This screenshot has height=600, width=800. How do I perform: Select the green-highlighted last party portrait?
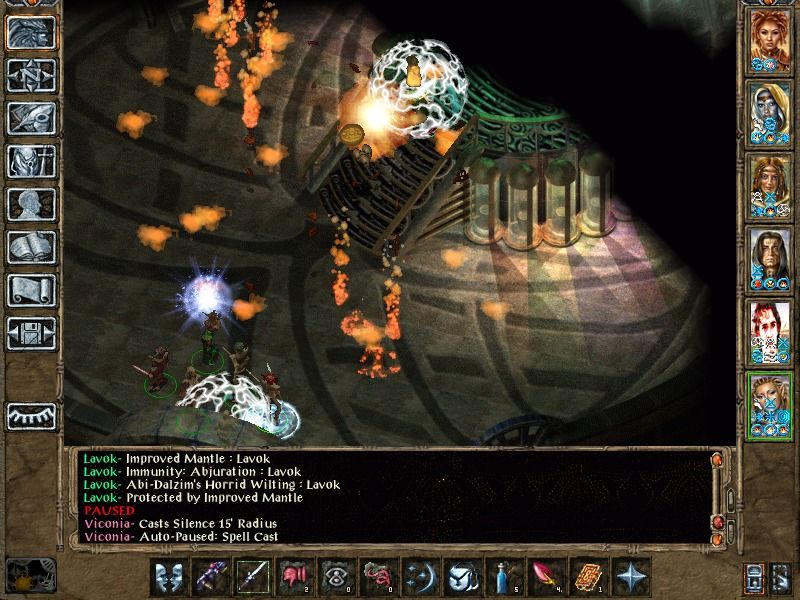769,406
